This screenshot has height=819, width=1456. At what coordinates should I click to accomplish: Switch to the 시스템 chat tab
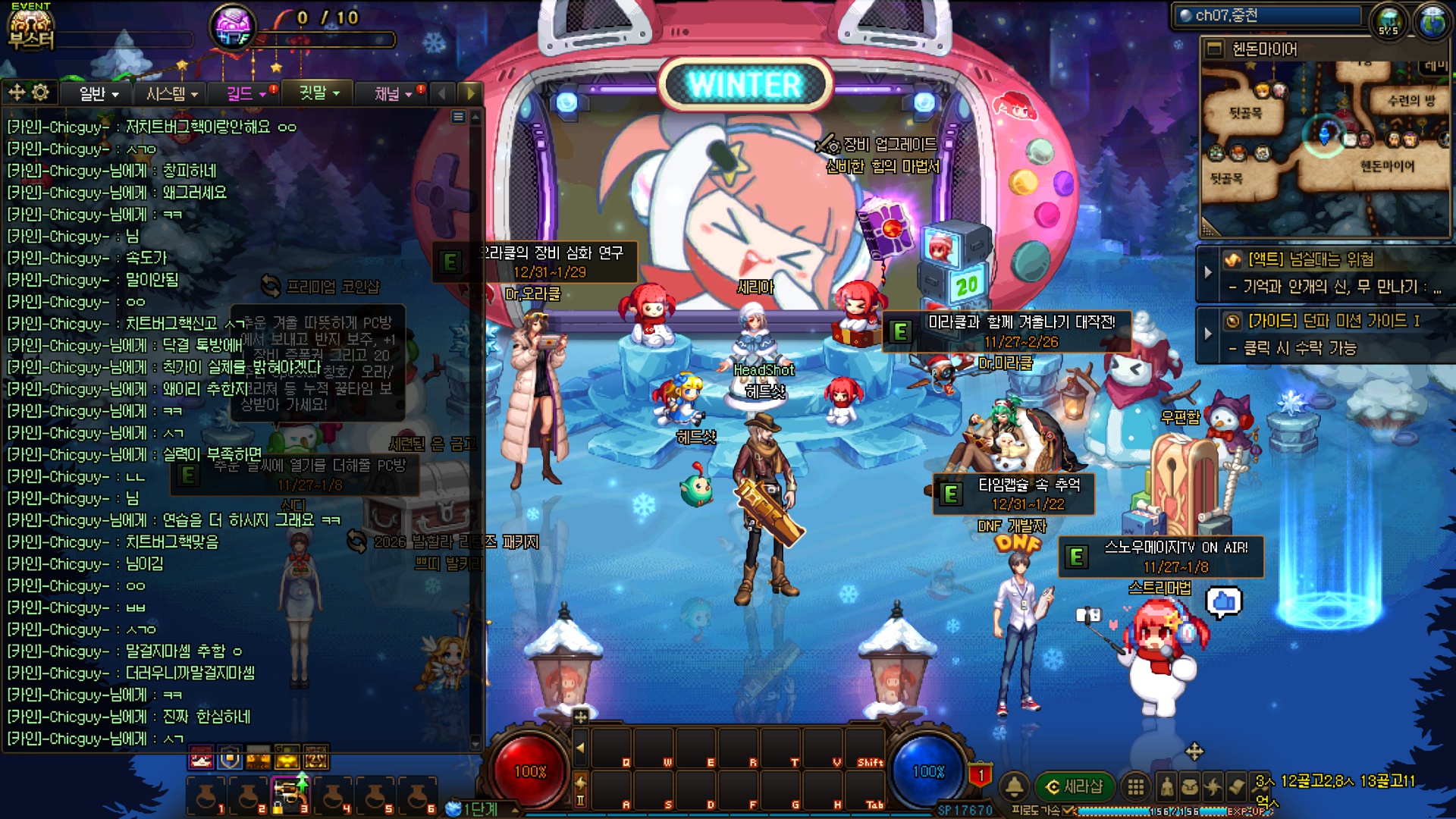[x=171, y=93]
